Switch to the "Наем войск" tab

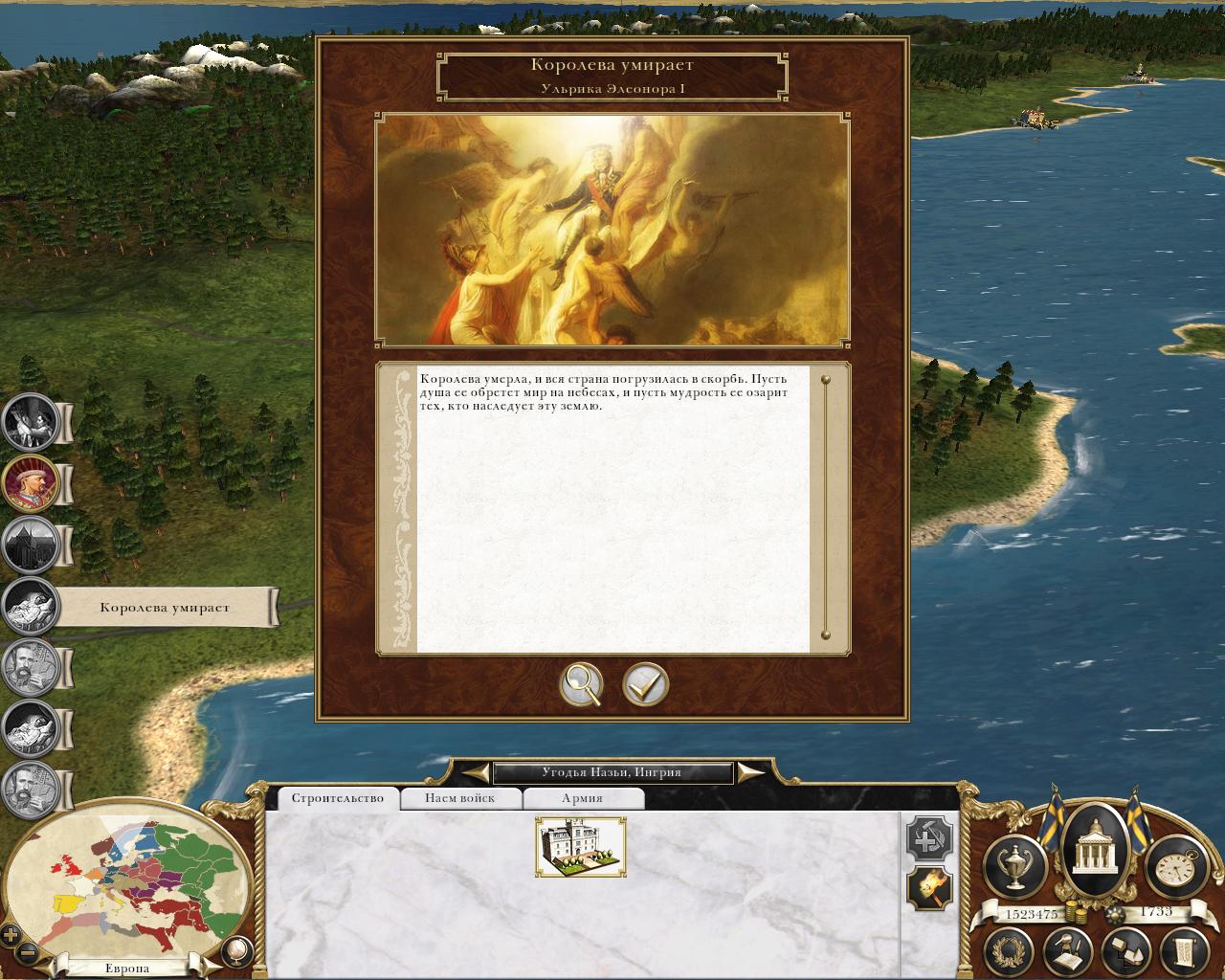tap(460, 798)
